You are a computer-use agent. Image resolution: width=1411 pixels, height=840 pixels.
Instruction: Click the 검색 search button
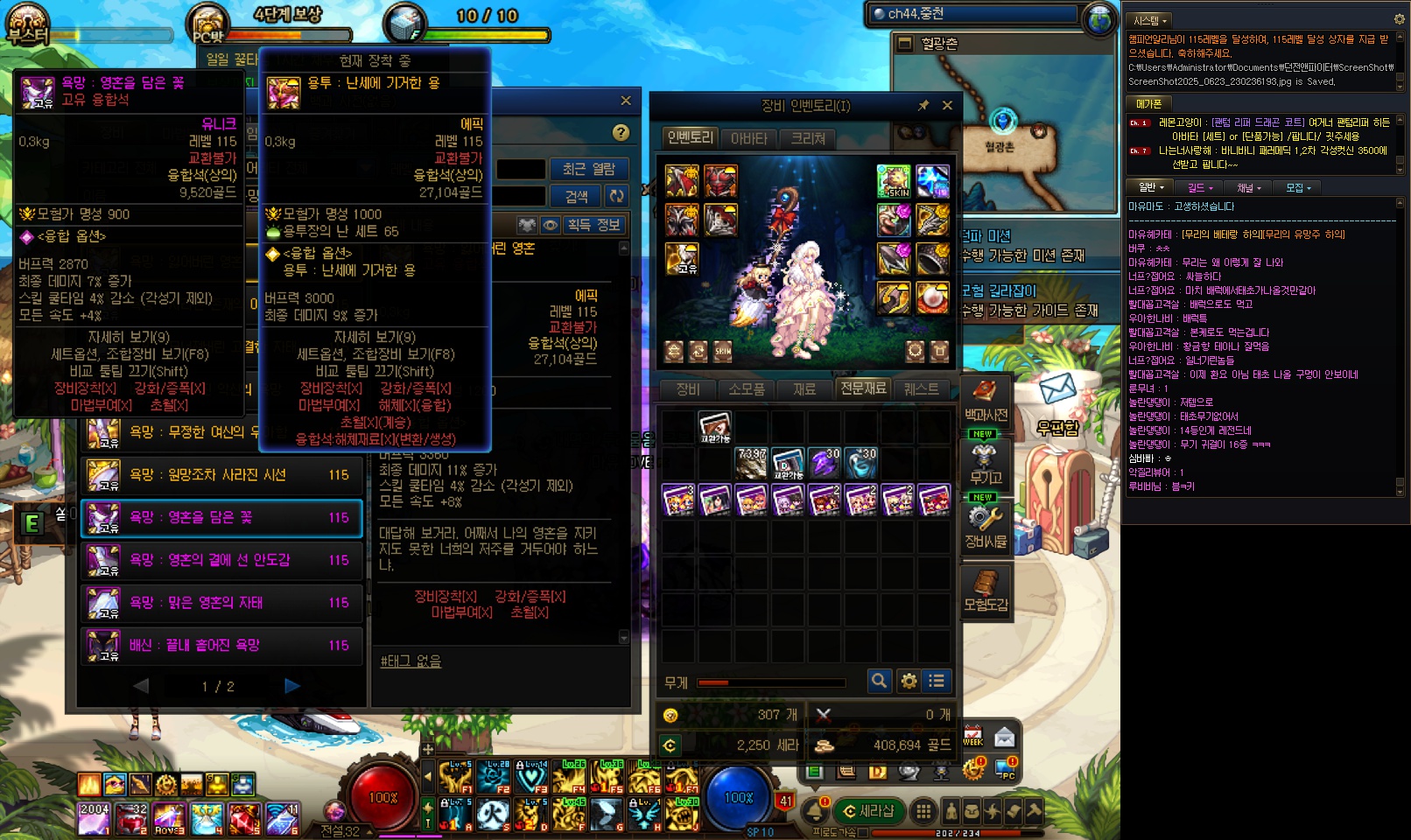[576, 196]
